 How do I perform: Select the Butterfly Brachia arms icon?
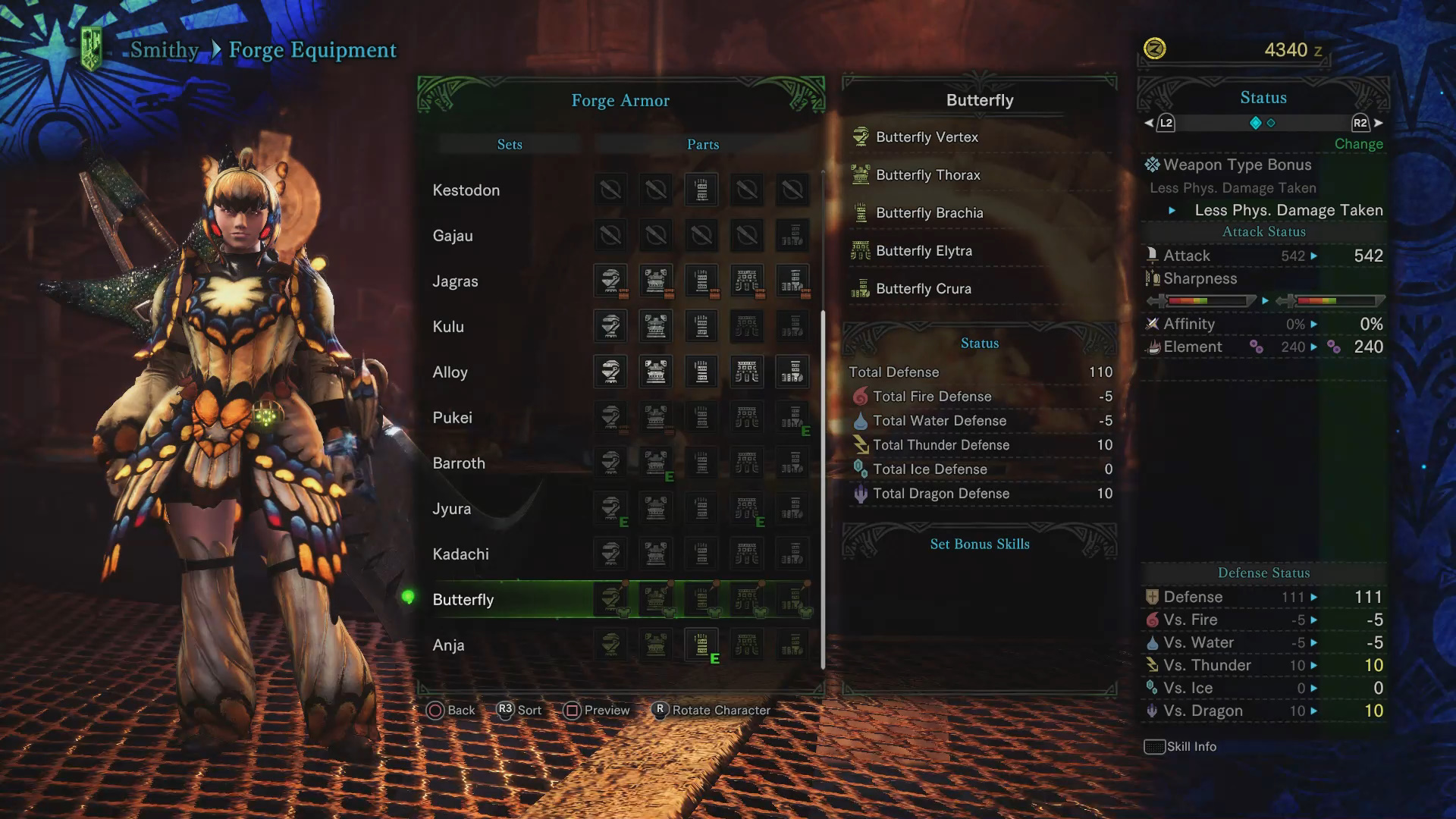pos(861,212)
